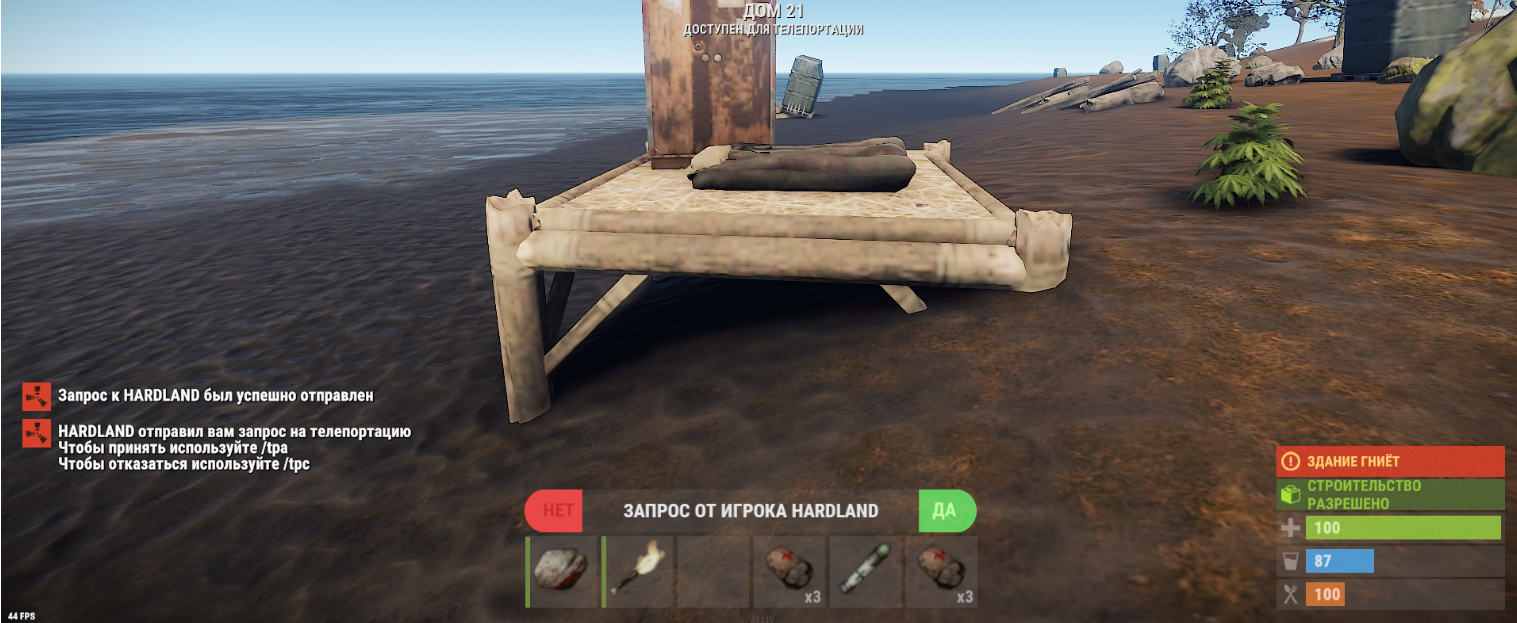Equip the torch from the hotbar
The width and height of the screenshot is (1517, 623).
click(x=638, y=572)
